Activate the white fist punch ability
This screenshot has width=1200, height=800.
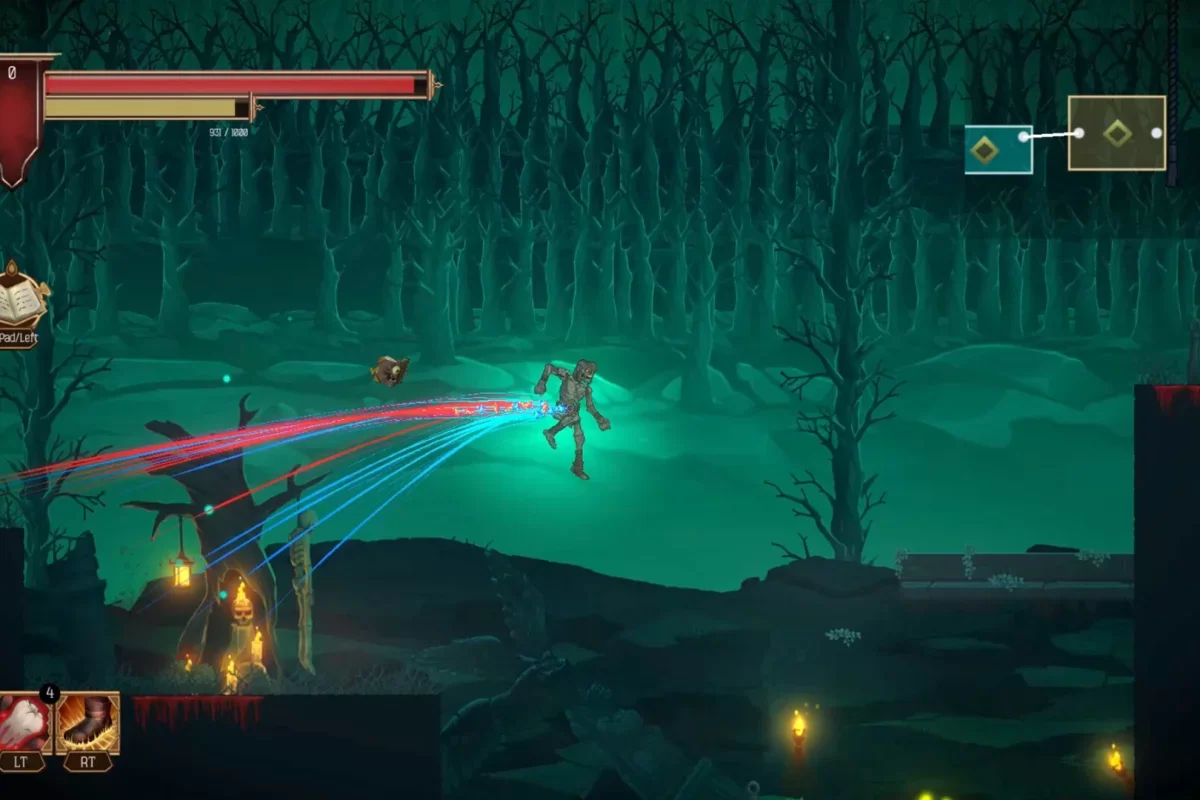coord(24,722)
